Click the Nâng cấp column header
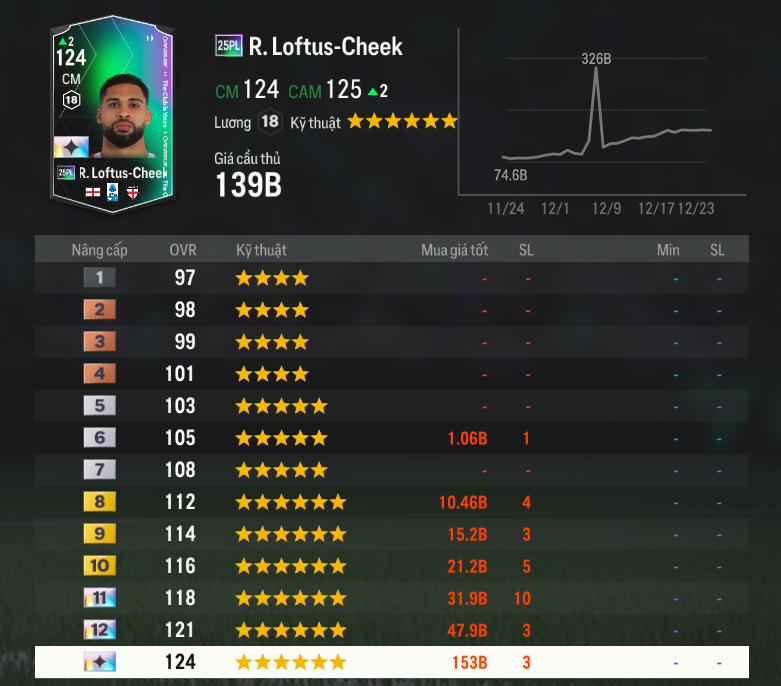This screenshot has width=781, height=686. (99, 250)
